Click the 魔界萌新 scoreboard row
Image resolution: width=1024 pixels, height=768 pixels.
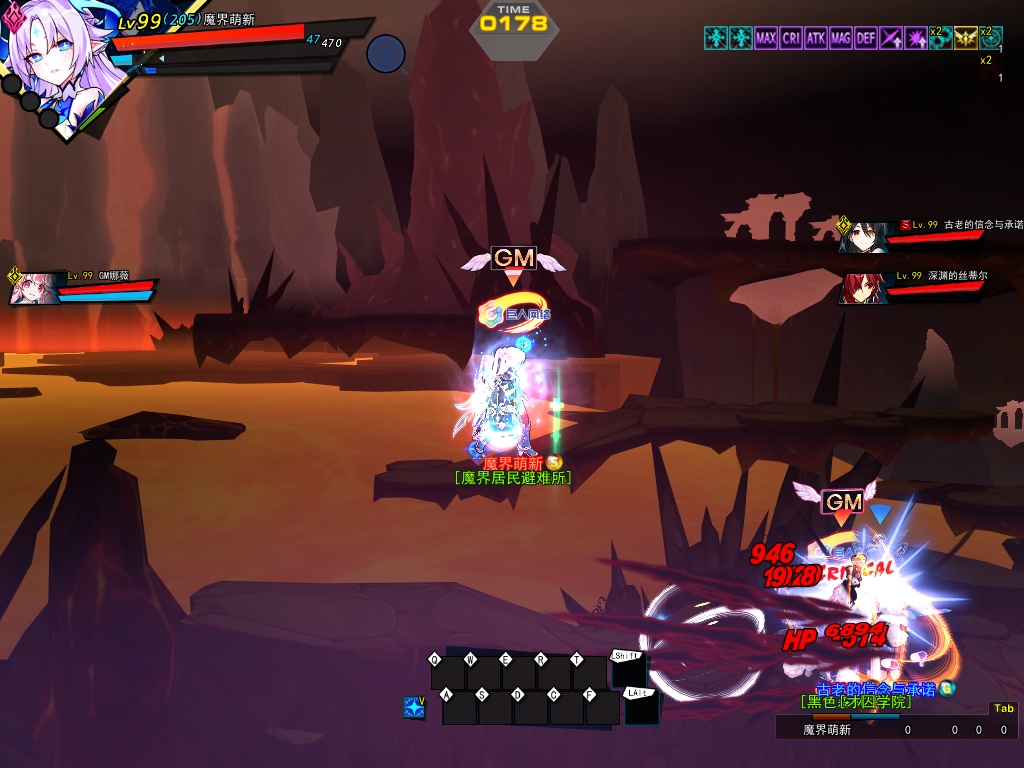point(895,730)
